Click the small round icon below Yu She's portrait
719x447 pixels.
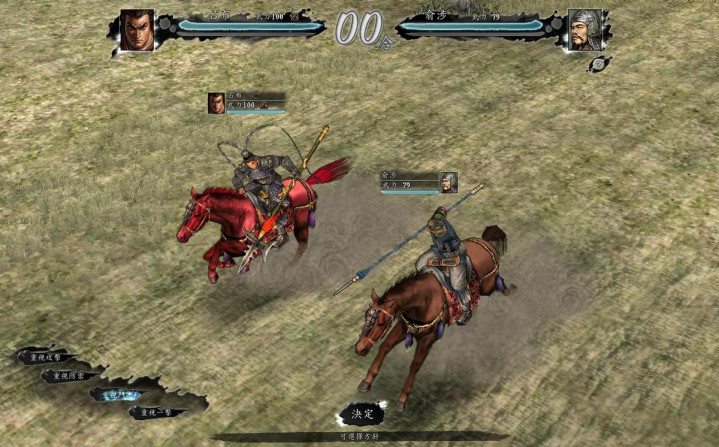coord(599,63)
